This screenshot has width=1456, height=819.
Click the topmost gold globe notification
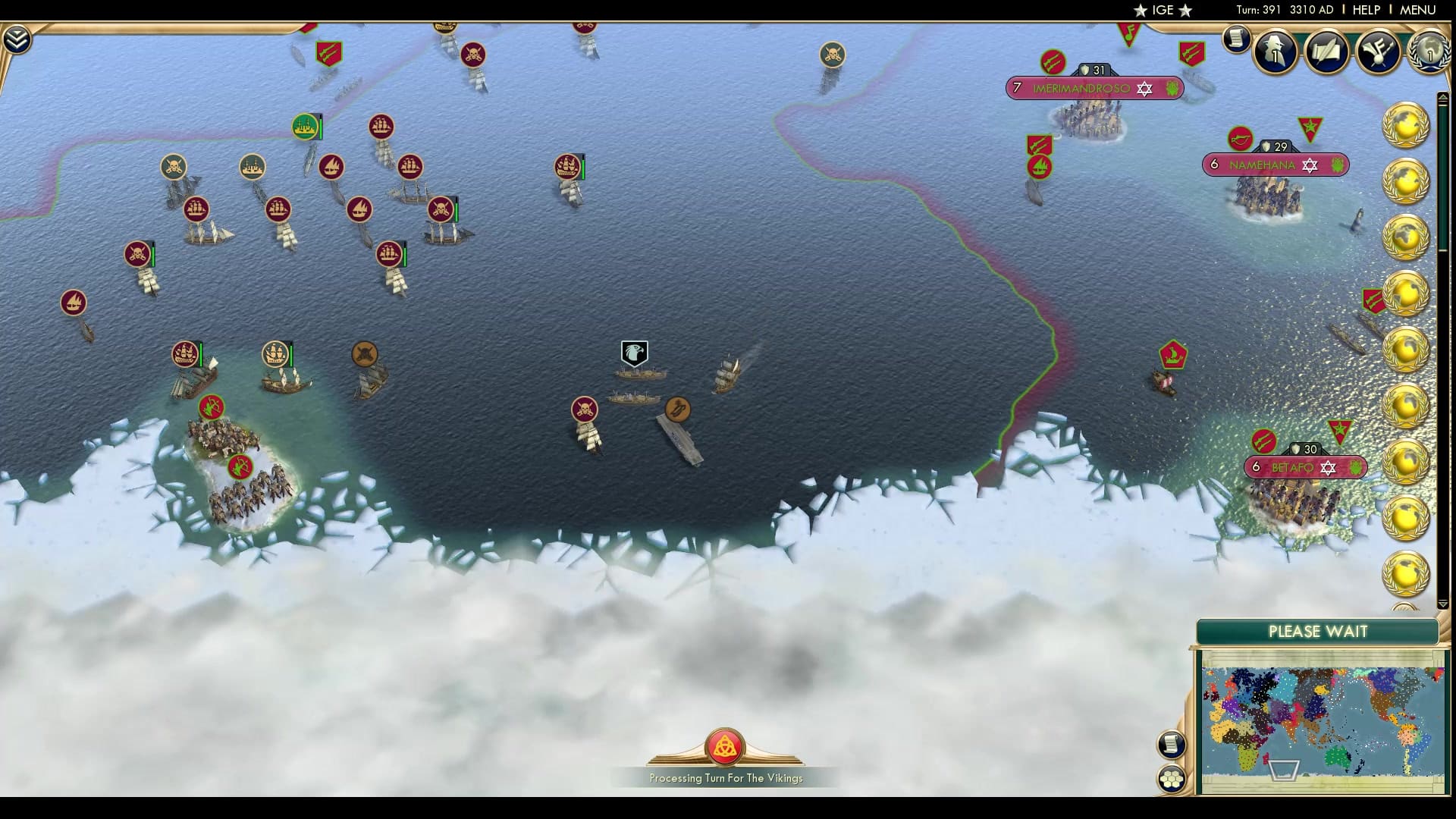coord(1407,125)
